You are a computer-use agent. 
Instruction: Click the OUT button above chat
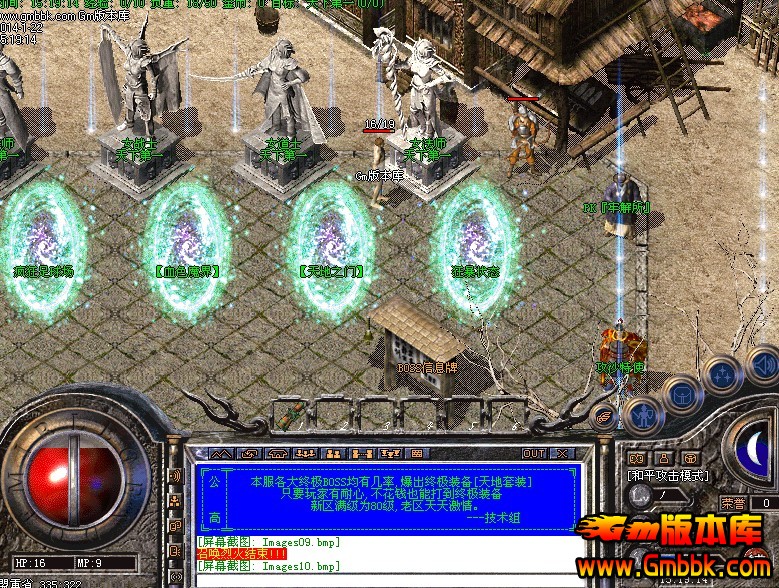[535, 454]
